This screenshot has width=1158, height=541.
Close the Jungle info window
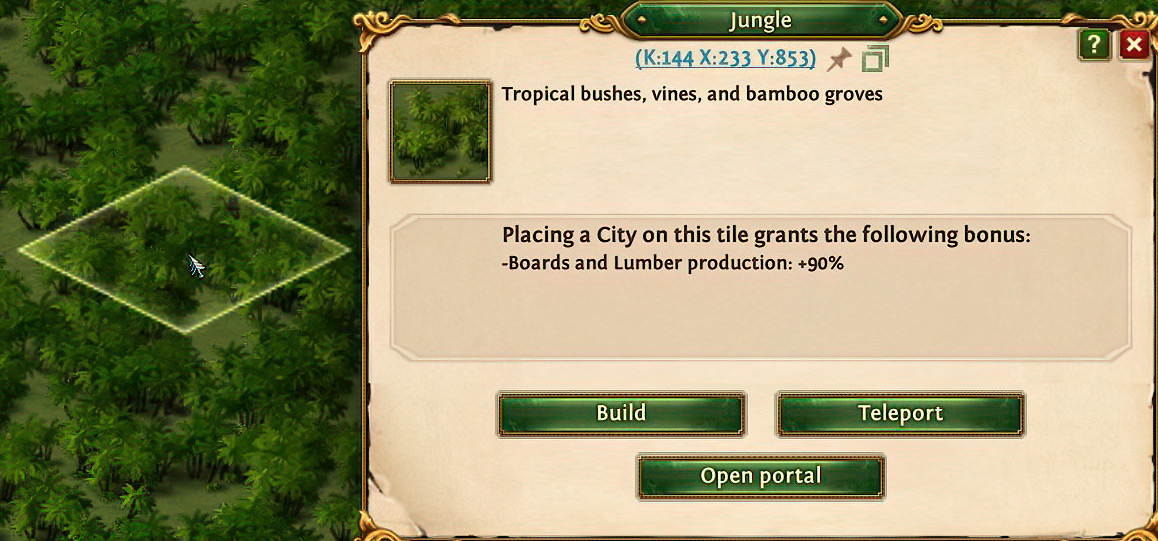coord(1133,45)
